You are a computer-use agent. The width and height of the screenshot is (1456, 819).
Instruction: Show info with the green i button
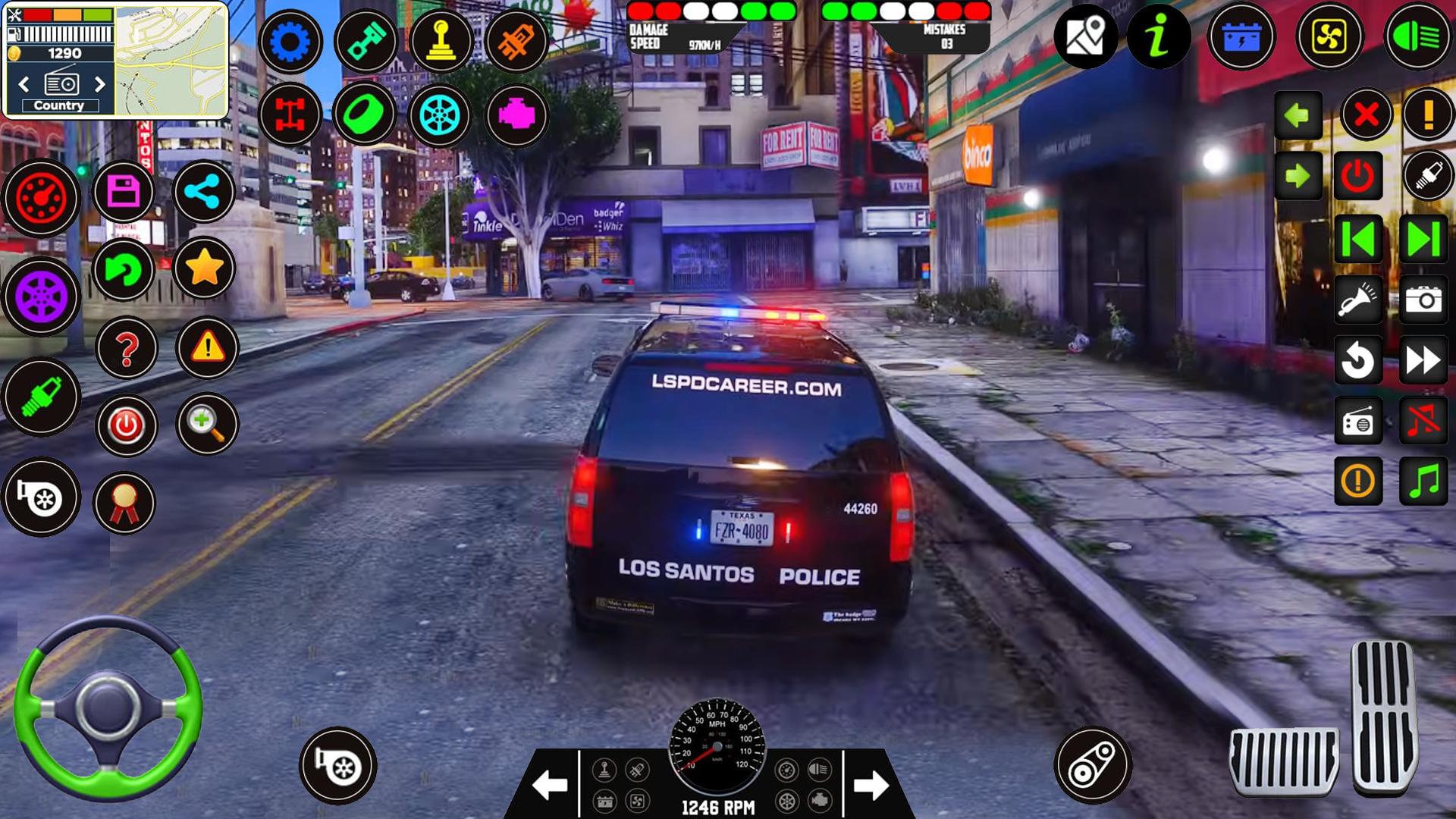coord(1158,36)
